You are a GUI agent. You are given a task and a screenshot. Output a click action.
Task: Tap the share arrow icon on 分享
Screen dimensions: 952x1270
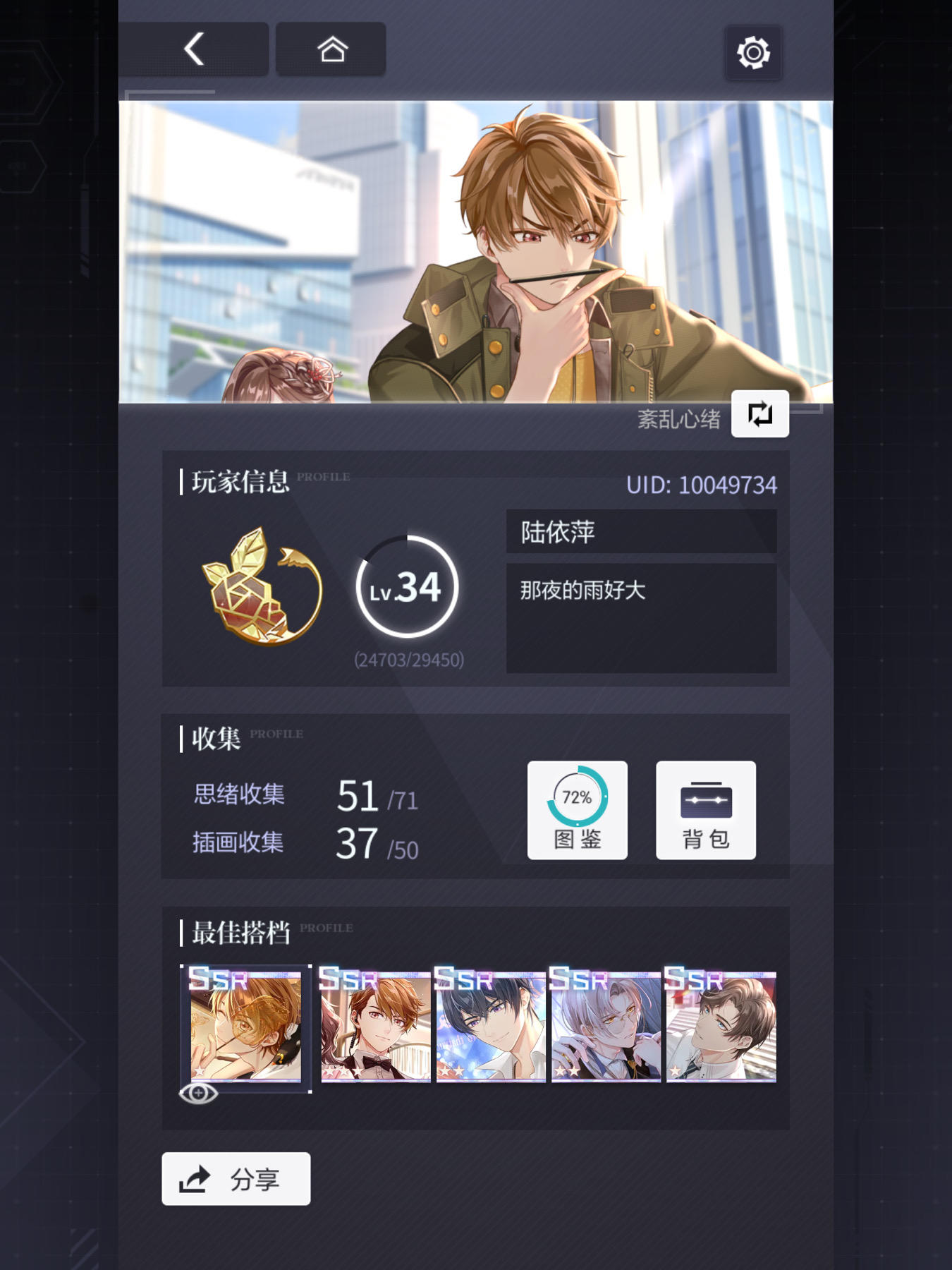[195, 1179]
